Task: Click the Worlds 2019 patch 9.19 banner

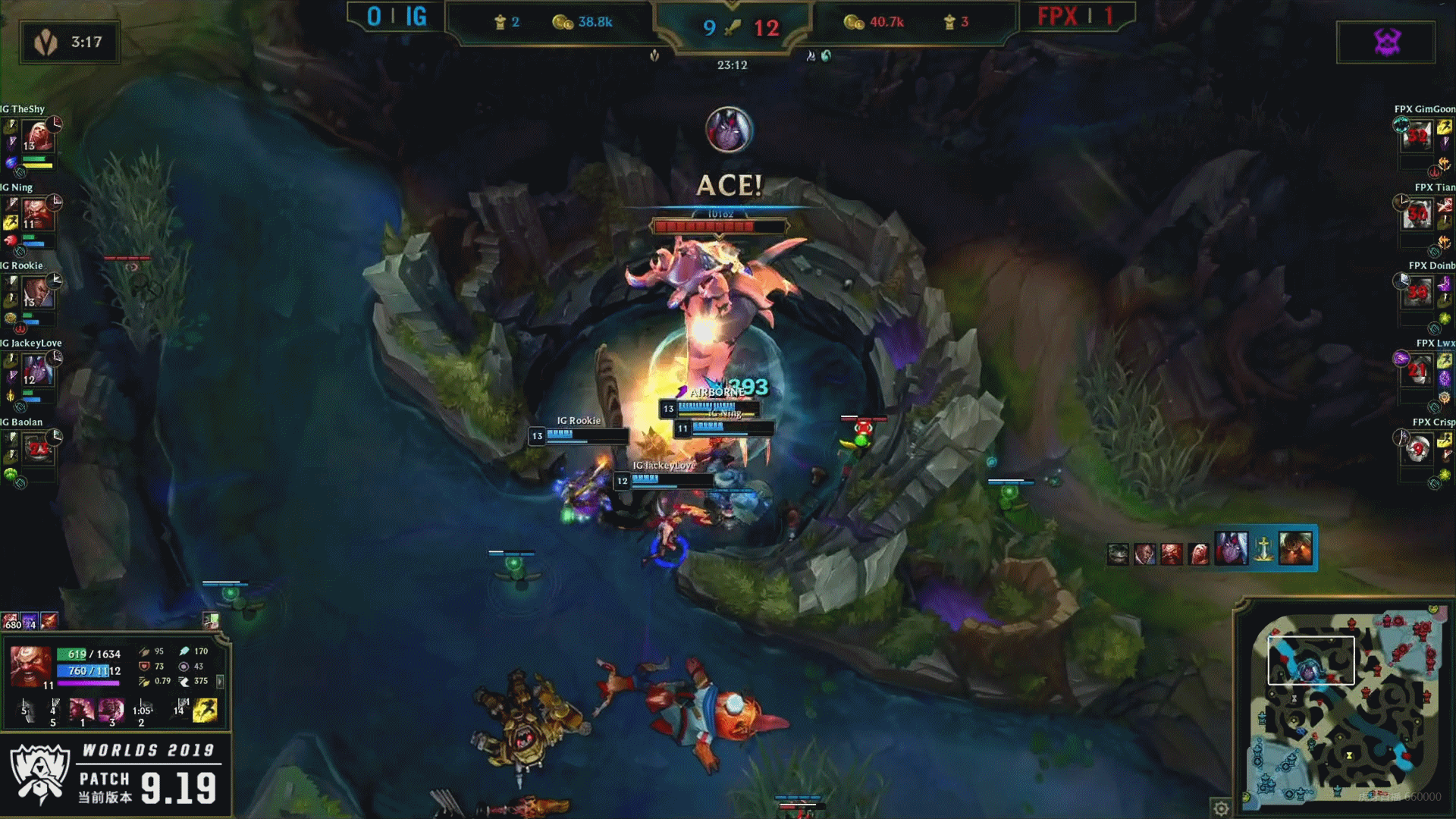Action: [115, 773]
